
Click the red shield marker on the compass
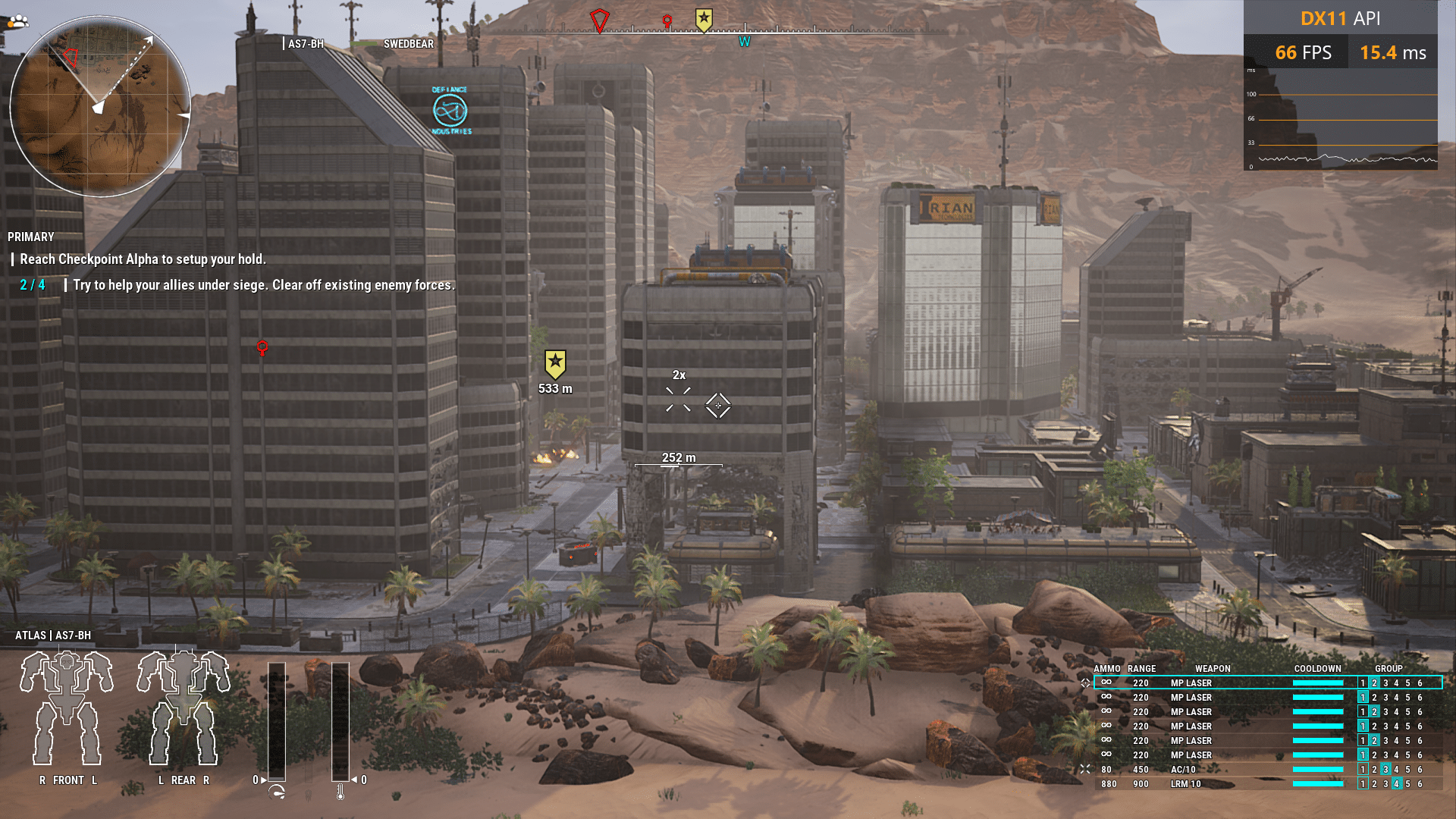tap(599, 20)
